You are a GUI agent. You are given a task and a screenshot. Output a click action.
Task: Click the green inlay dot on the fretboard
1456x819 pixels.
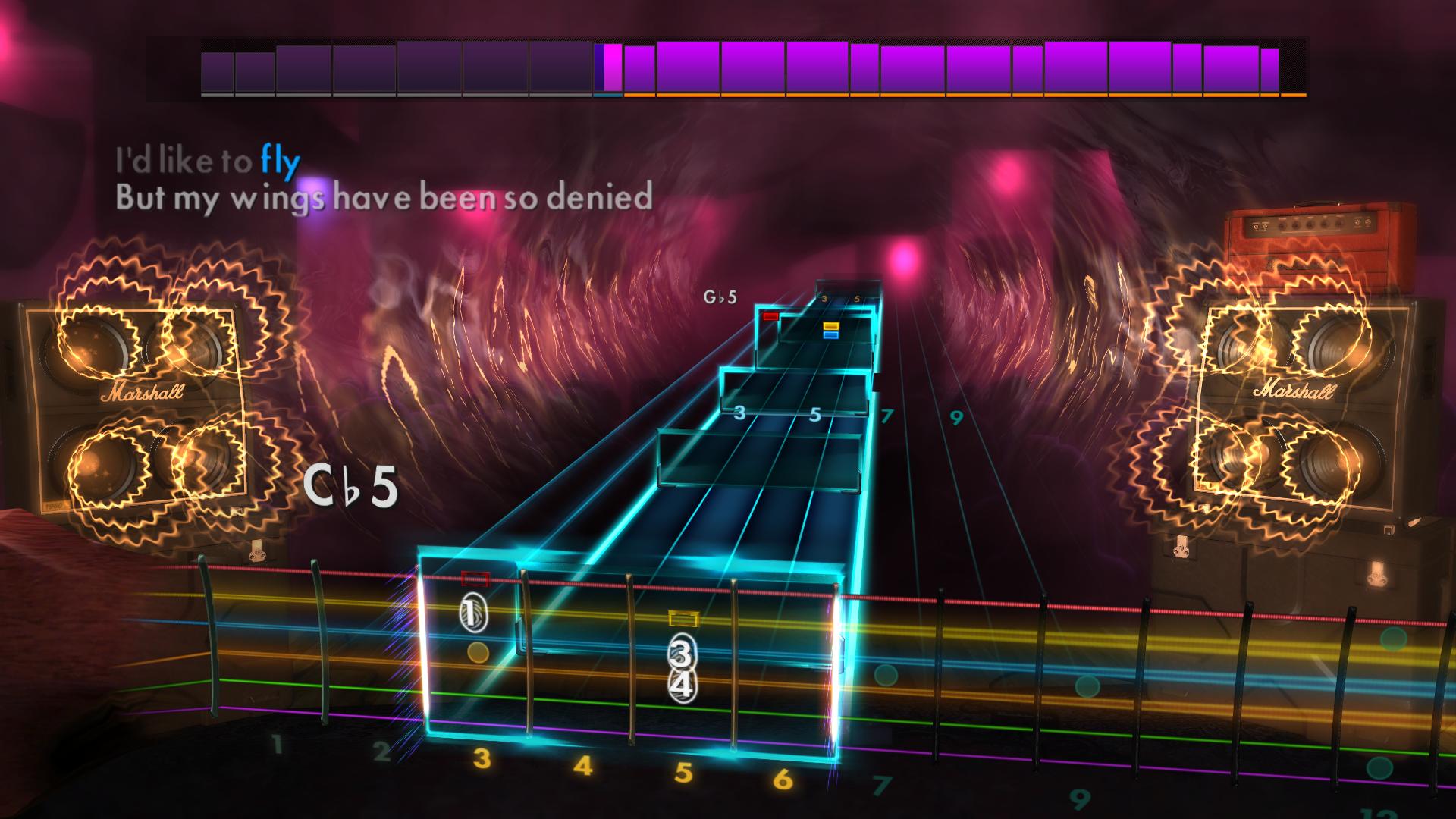884,673
